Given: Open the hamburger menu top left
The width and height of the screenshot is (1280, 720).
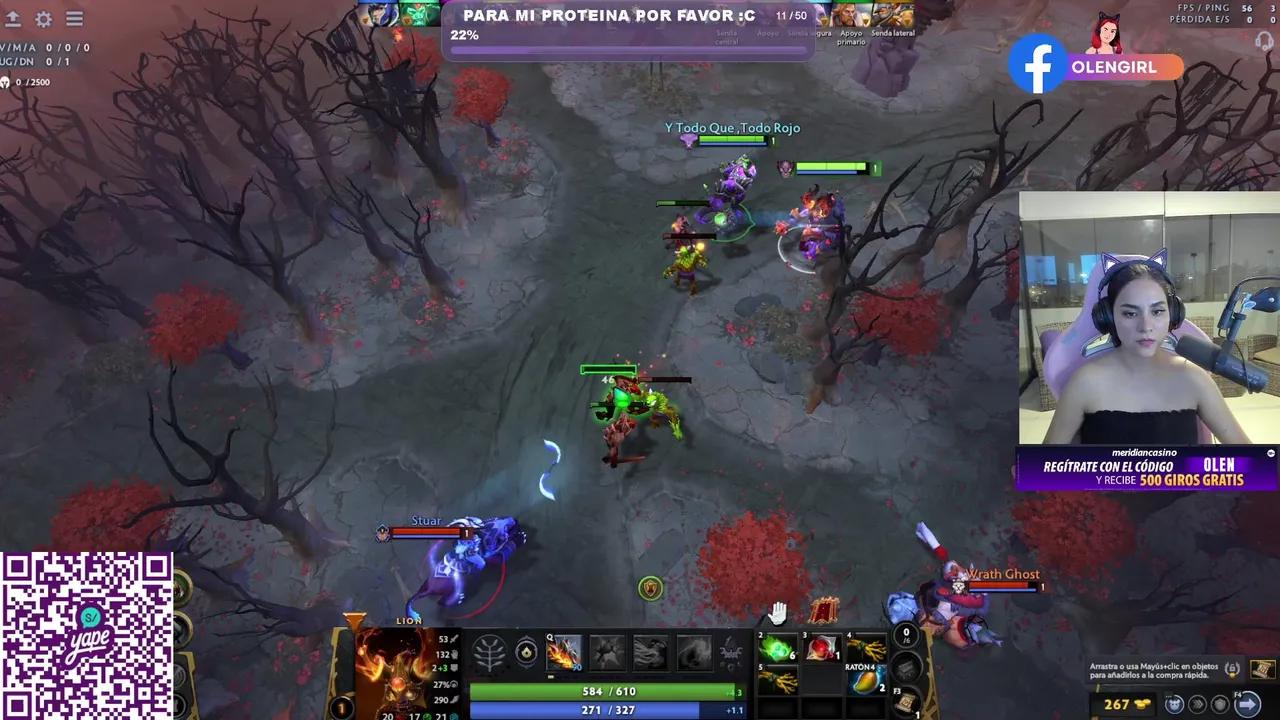Looking at the screenshot, I should tap(74, 18).
